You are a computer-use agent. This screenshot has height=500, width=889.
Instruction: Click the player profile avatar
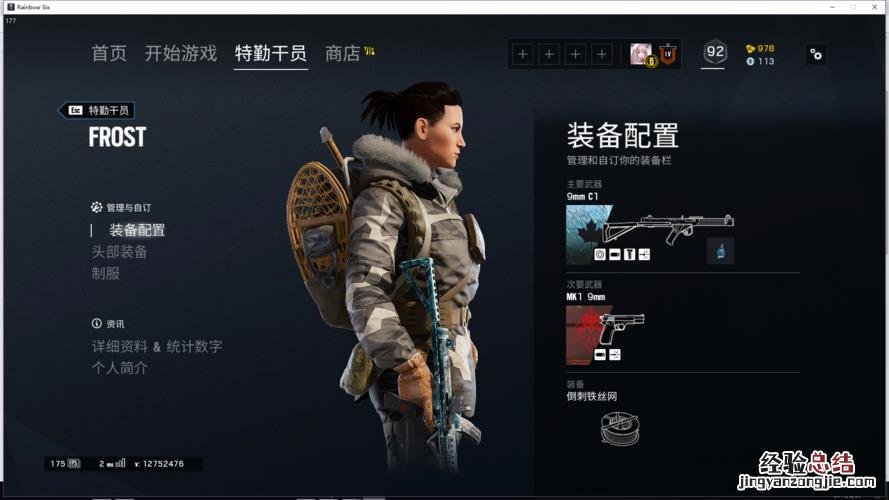pyautogui.click(x=641, y=54)
